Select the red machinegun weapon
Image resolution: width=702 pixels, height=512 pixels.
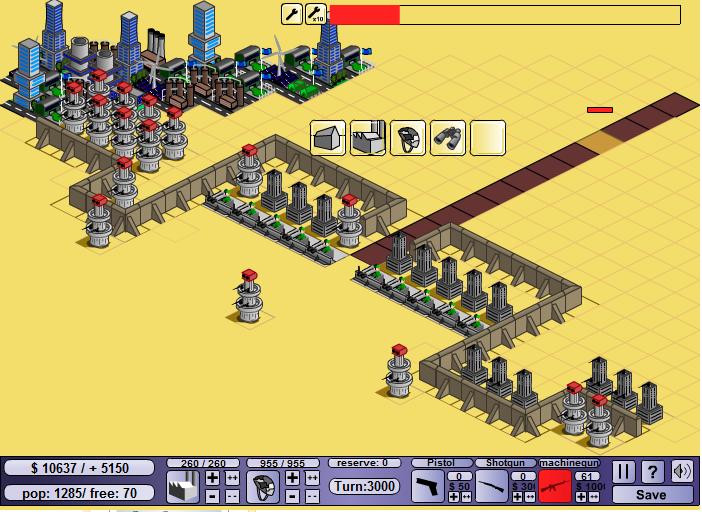[x=554, y=487]
